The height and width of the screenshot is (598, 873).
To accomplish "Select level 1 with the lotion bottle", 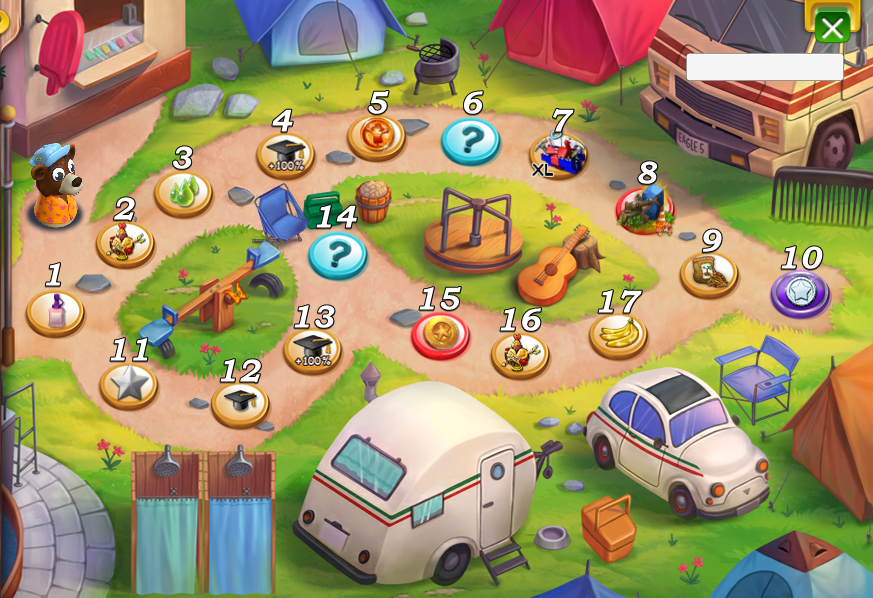I will [55, 311].
